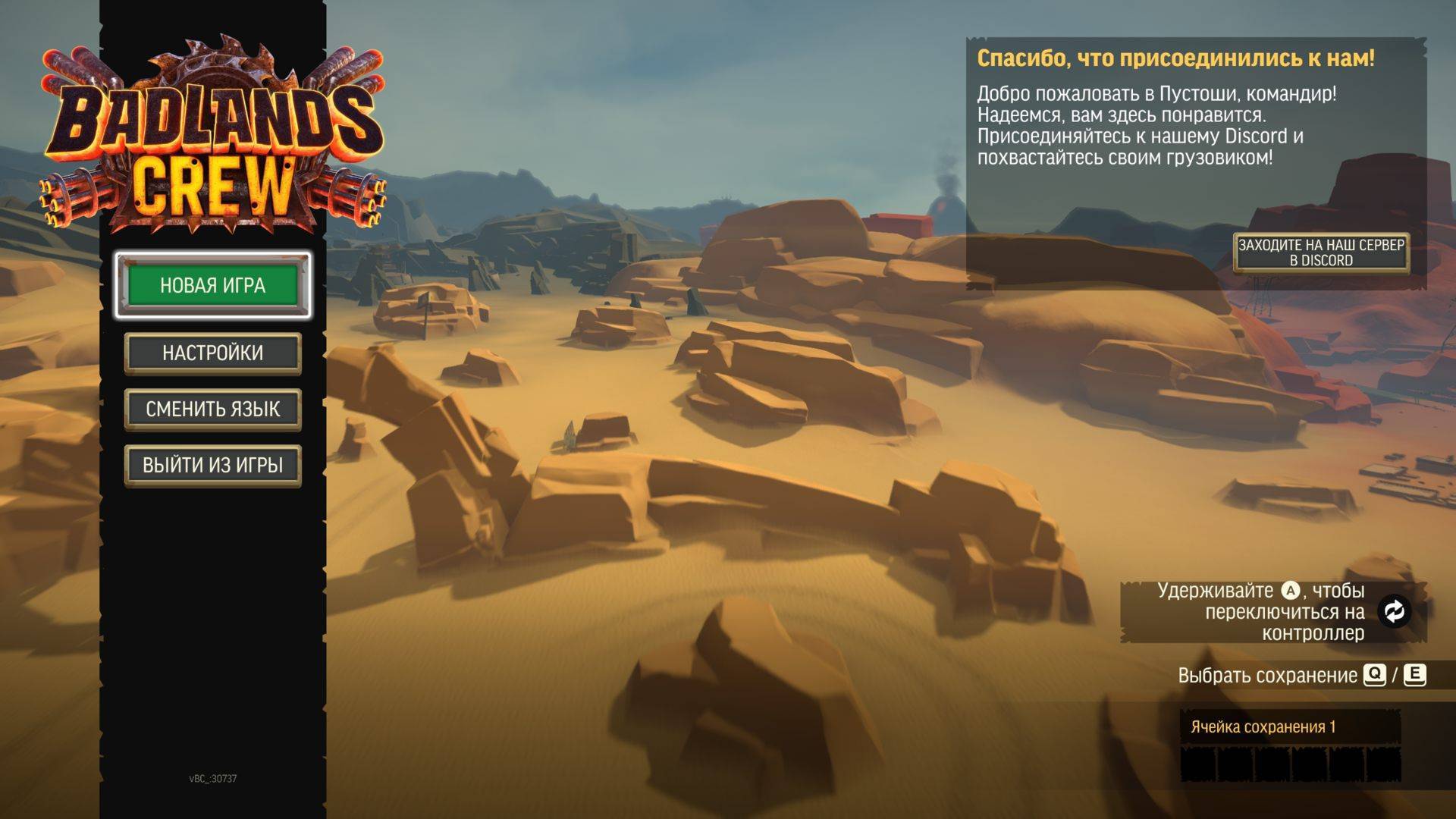Click the controller switch circular arrows icon
Image resolution: width=1456 pixels, height=819 pixels.
point(1394,611)
